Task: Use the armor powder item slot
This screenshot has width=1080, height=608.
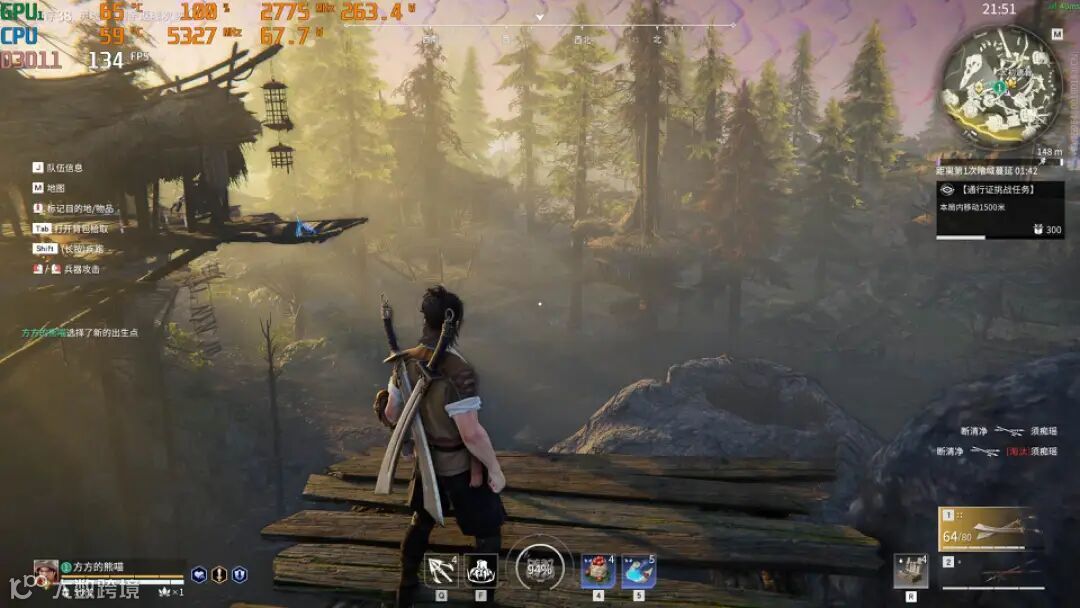Action: tap(598, 571)
